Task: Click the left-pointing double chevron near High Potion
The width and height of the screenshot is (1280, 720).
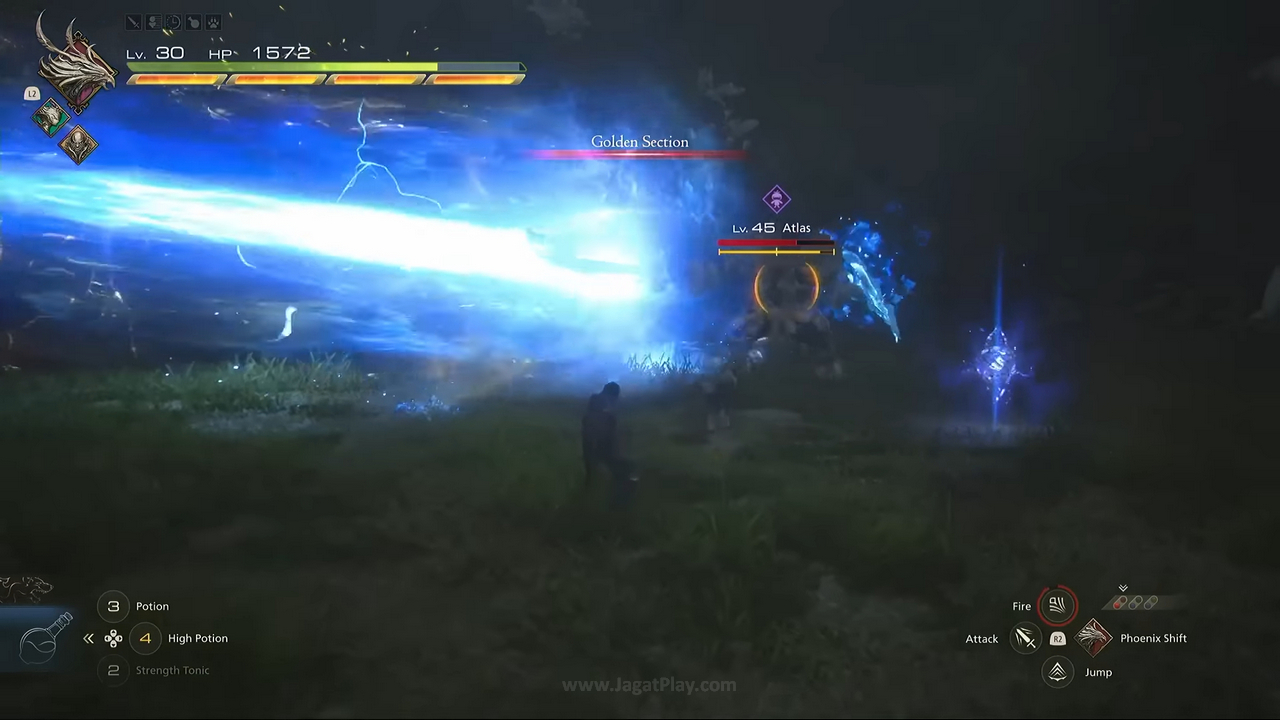Action: pos(88,637)
